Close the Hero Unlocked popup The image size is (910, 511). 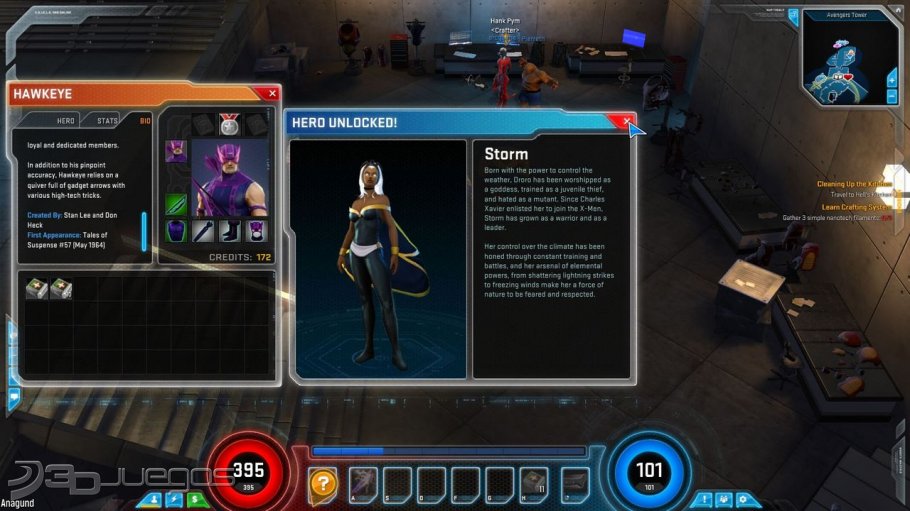click(x=627, y=121)
